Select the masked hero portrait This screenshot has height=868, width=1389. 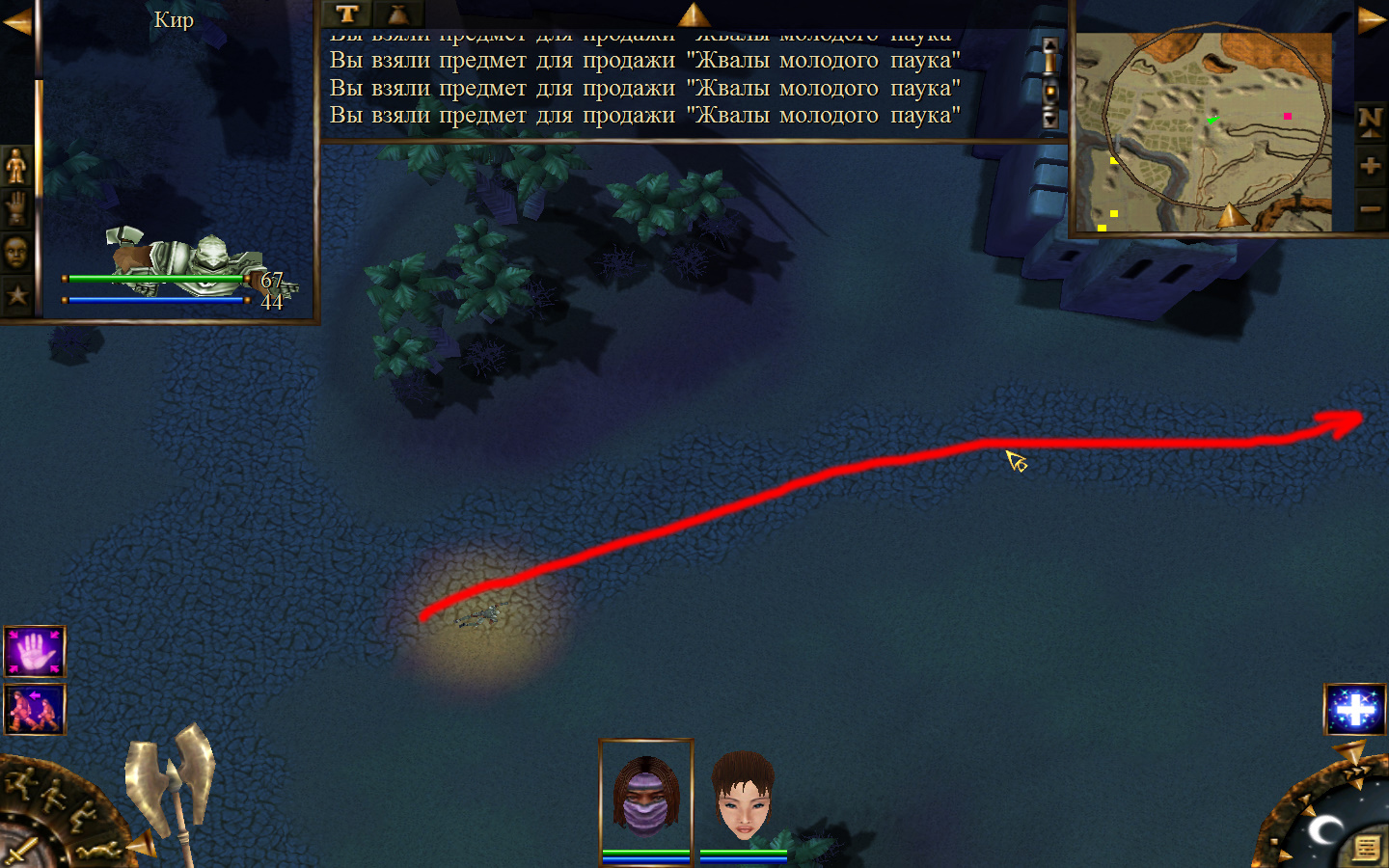point(646,797)
